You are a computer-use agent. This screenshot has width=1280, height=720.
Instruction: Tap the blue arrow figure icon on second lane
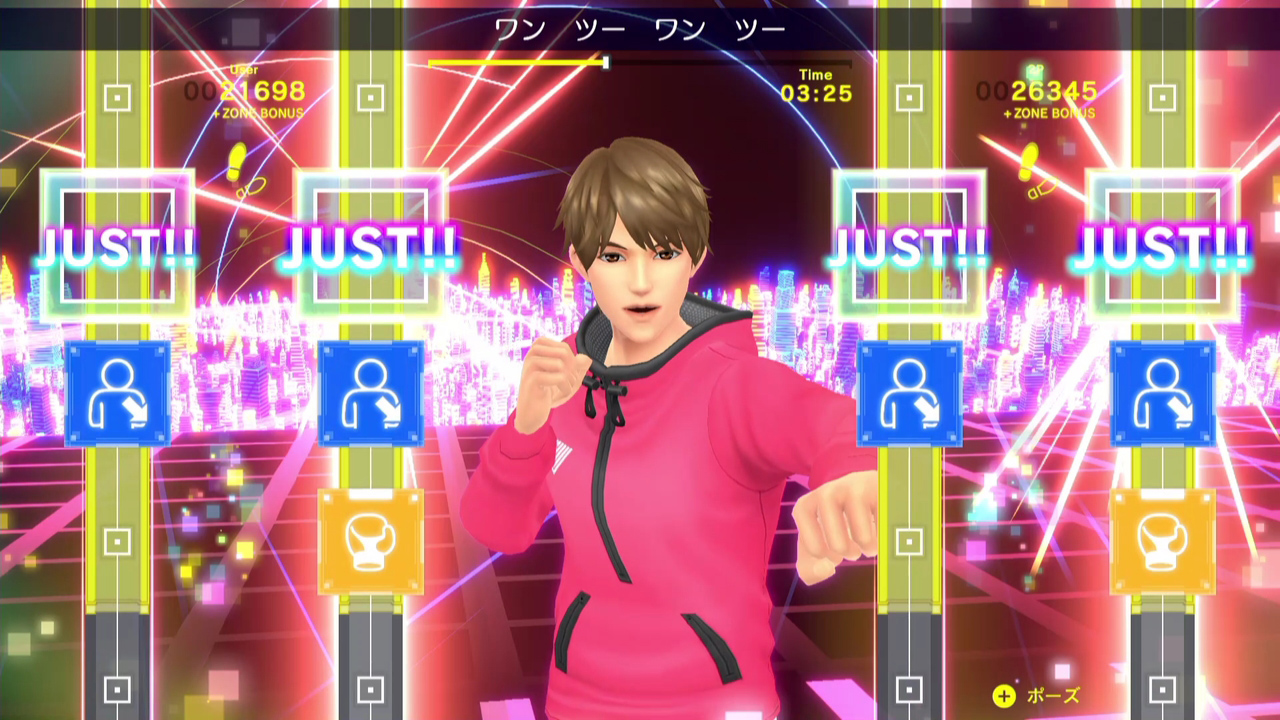point(371,393)
